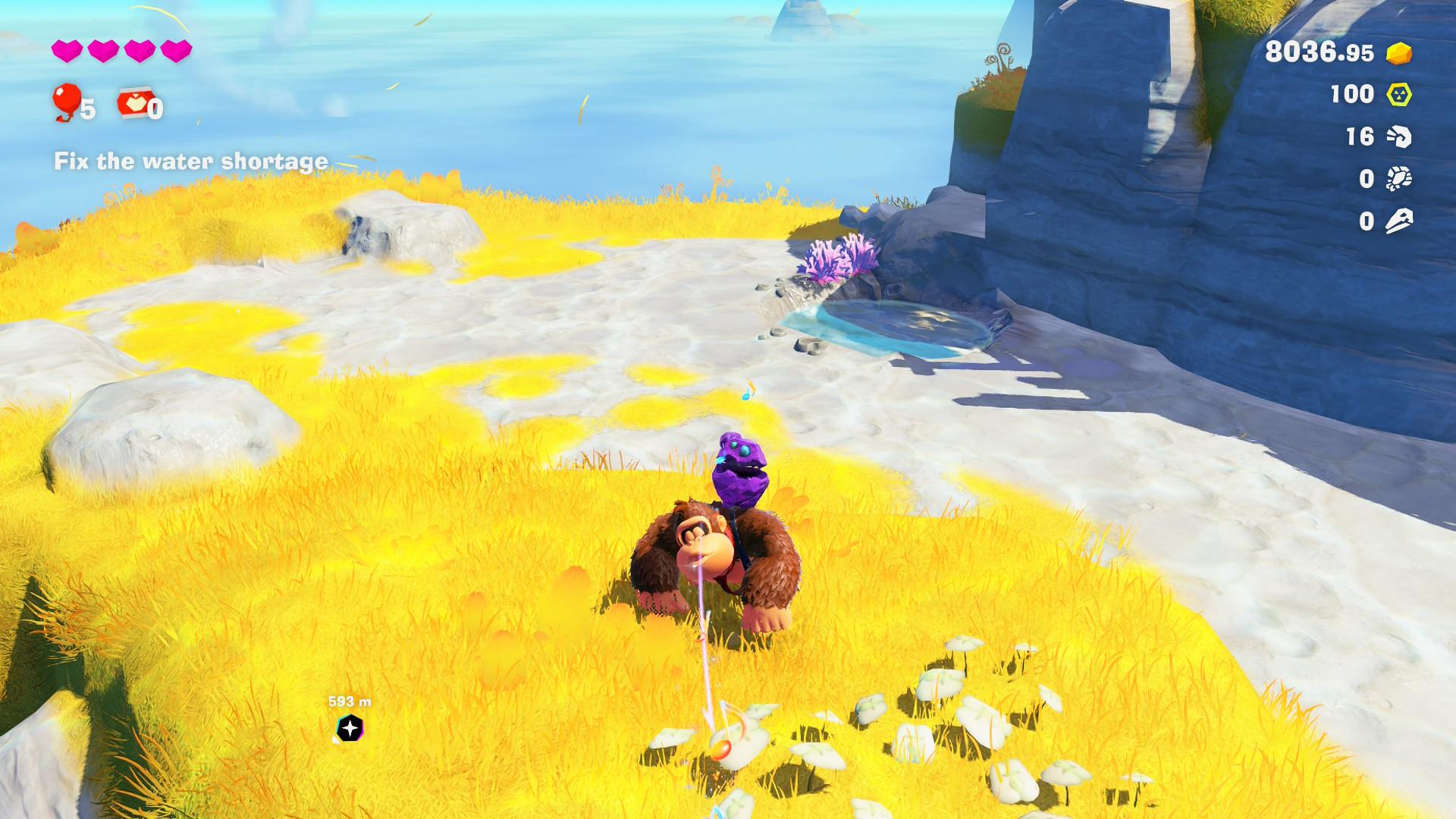The width and height of the screenshot is (1456, 819).
Task: Click the 593 m waypoint marker
Action: (x=350, y=728)
